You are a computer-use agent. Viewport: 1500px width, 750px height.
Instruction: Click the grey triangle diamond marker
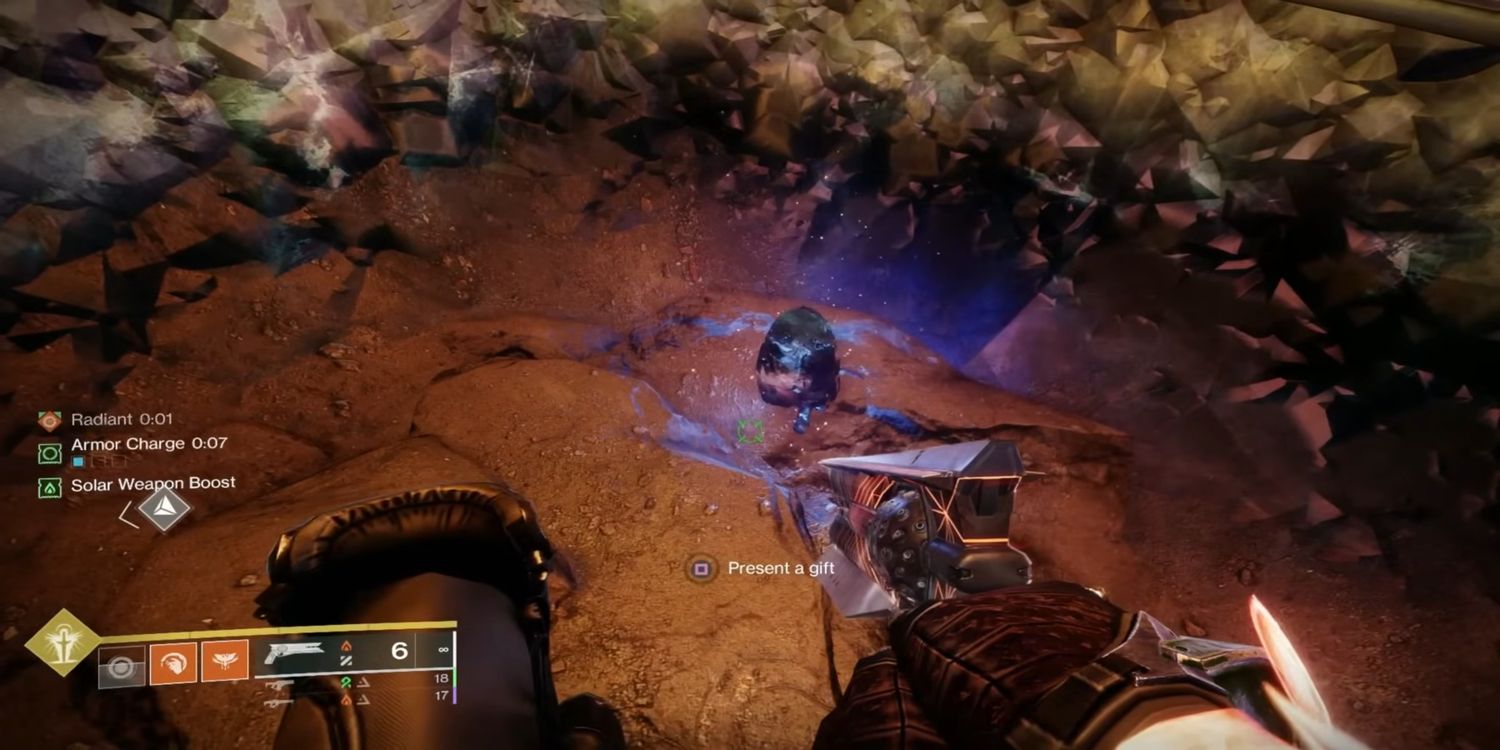[164, 509]
